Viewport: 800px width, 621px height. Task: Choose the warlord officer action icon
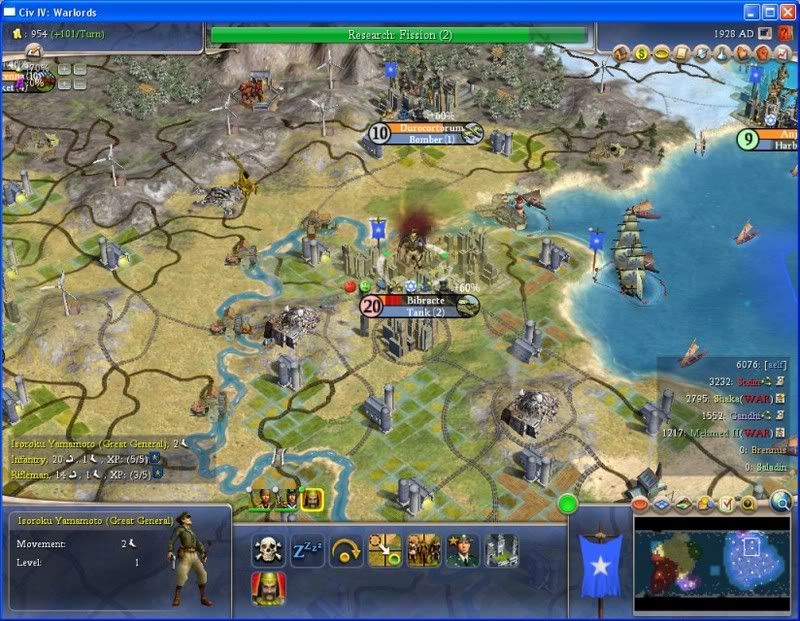click(463, 550)
